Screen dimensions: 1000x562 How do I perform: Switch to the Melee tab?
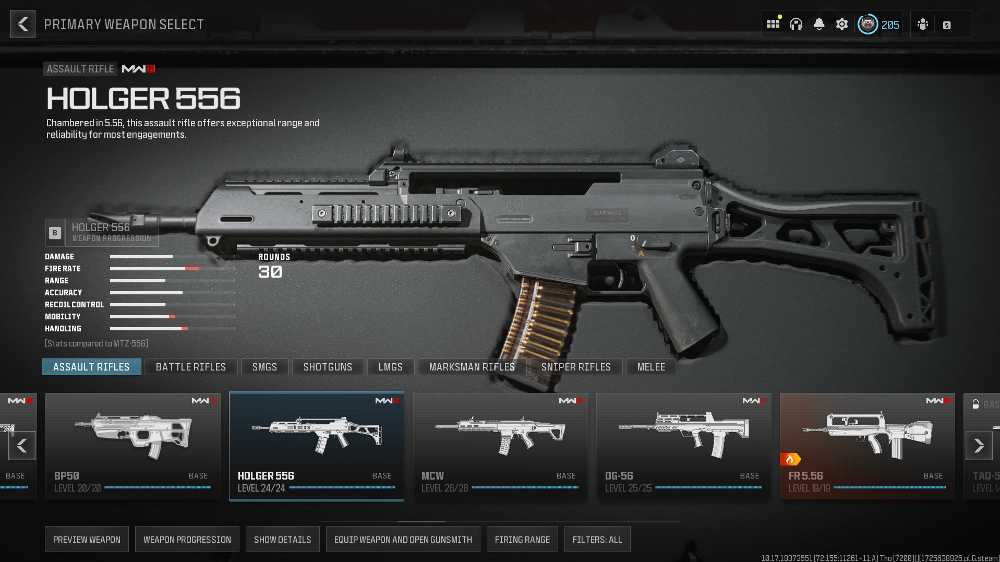point(651,367)
